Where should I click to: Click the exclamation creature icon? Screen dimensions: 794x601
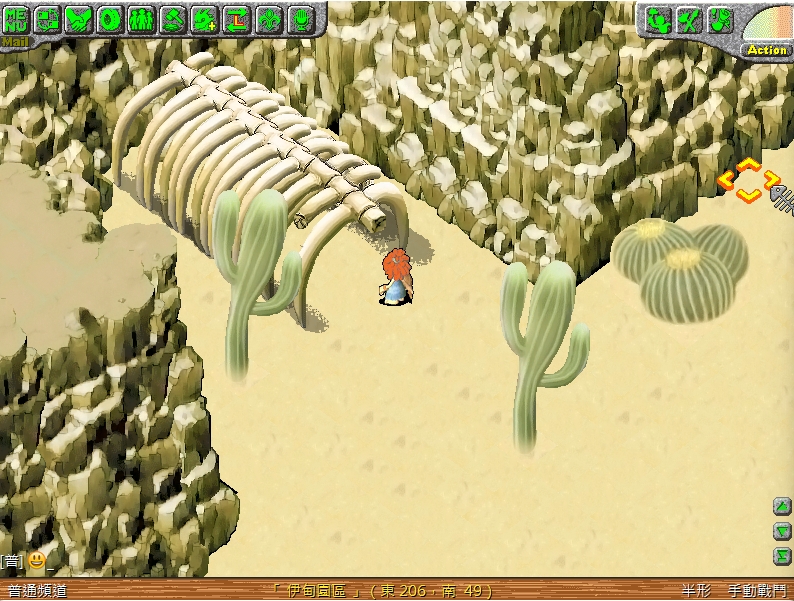[x=720, y=20]
